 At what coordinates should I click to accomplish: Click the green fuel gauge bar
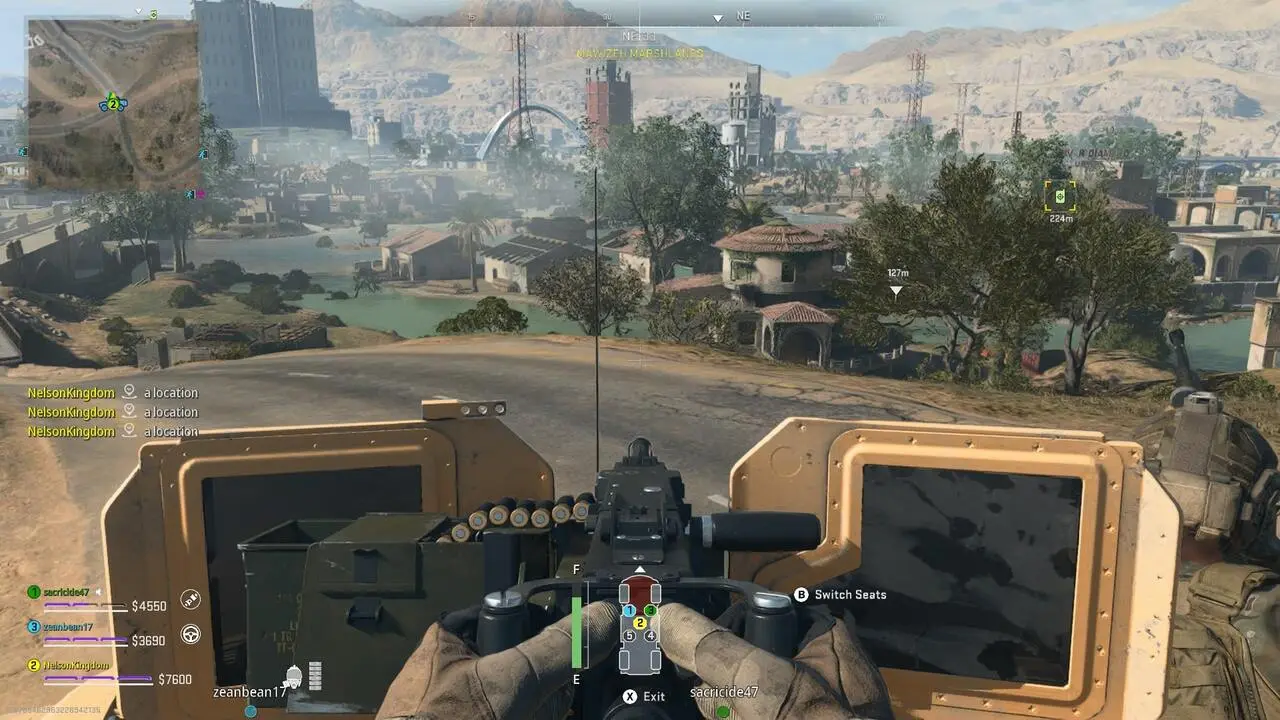(x=577, y=630)
